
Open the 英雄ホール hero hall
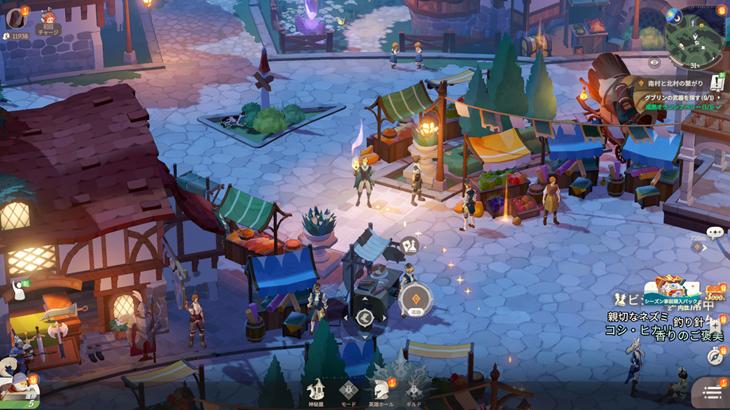pos(381,389)
